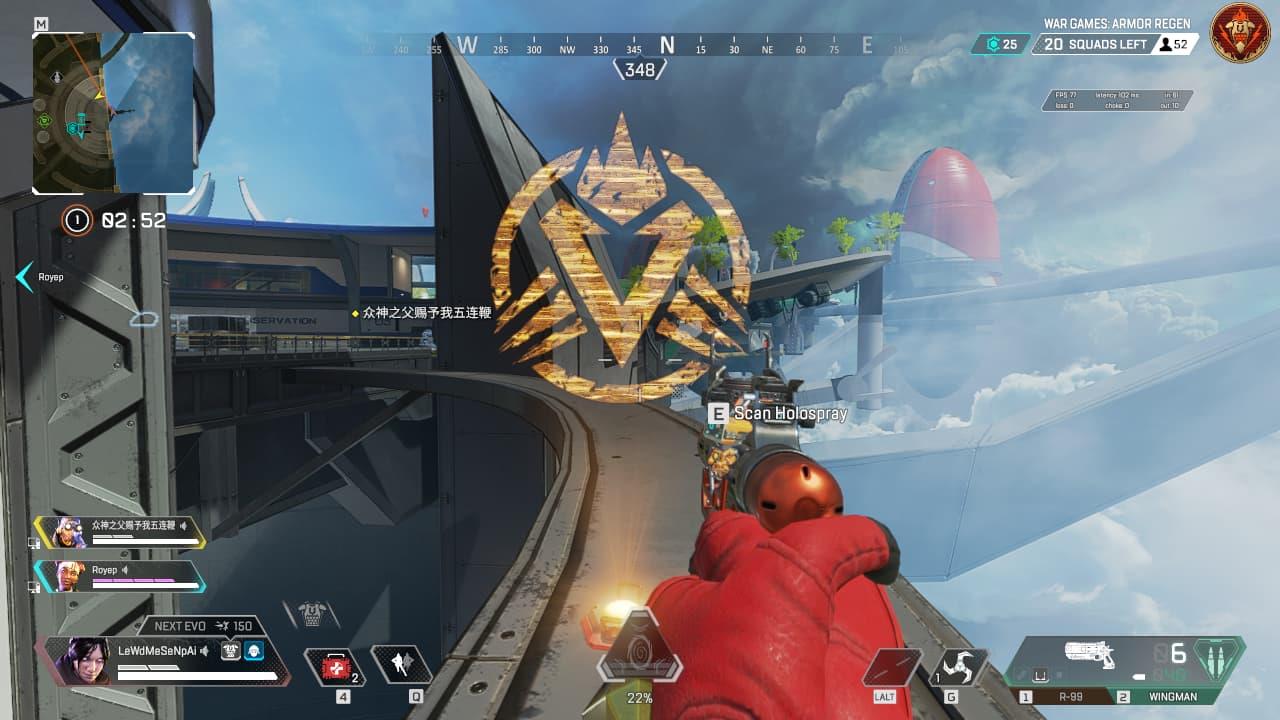Viewport: 1280px width, 720px height.
Task: Select the yellow teammate's squad banner
Action: point(120,531)
